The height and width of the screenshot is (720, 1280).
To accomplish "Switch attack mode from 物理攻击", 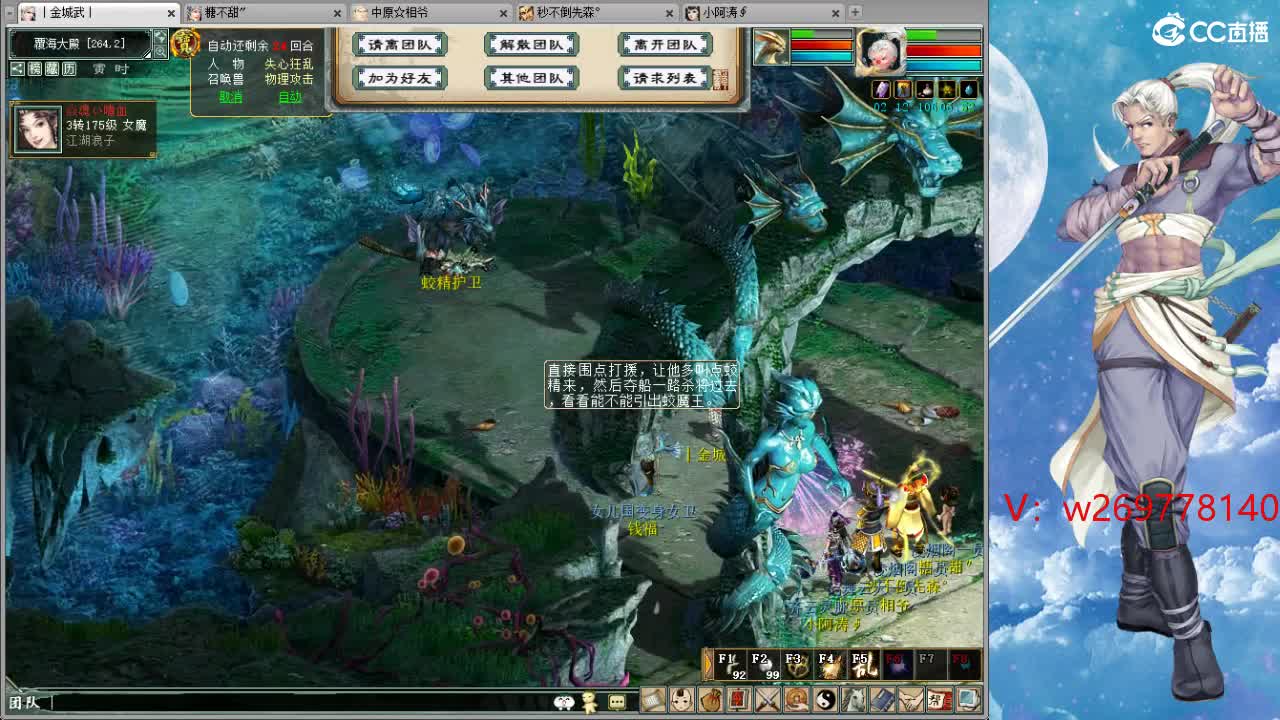I will tap(287, 80).
